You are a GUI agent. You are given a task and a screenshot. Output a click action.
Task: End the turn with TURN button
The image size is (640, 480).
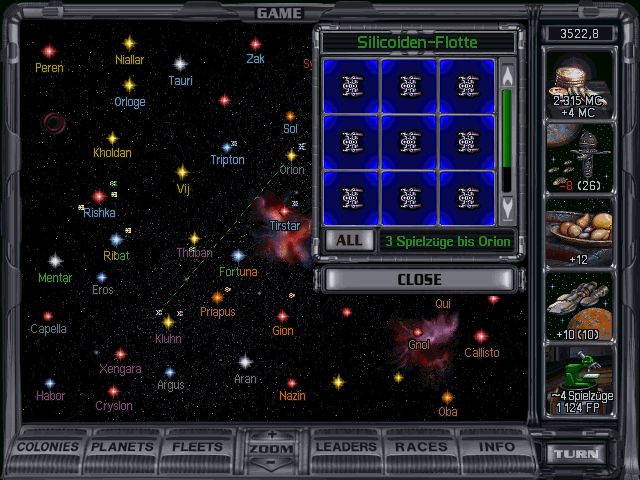click(x=576, y=454)
